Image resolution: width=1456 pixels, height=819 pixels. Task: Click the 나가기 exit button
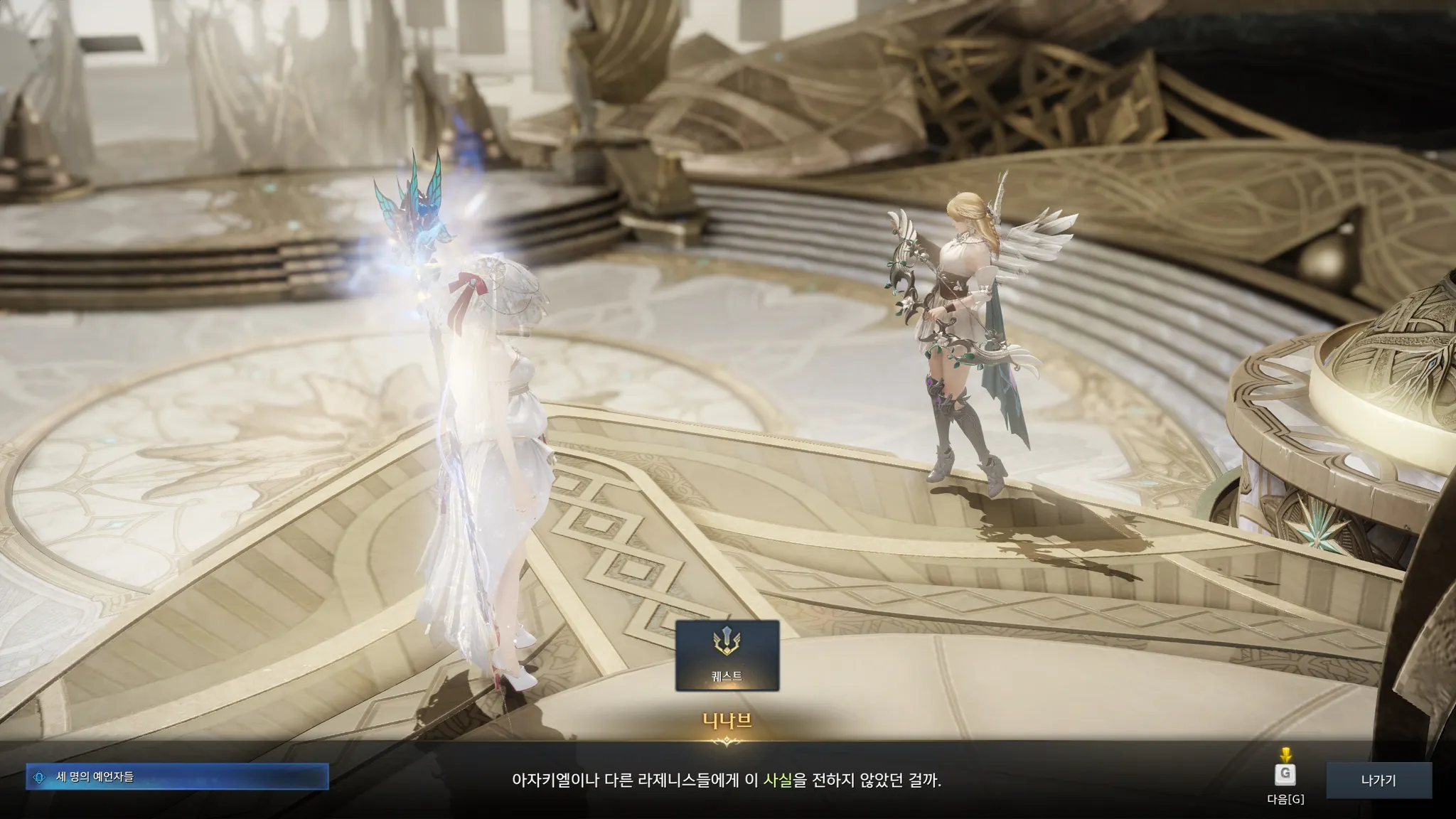1378,781
